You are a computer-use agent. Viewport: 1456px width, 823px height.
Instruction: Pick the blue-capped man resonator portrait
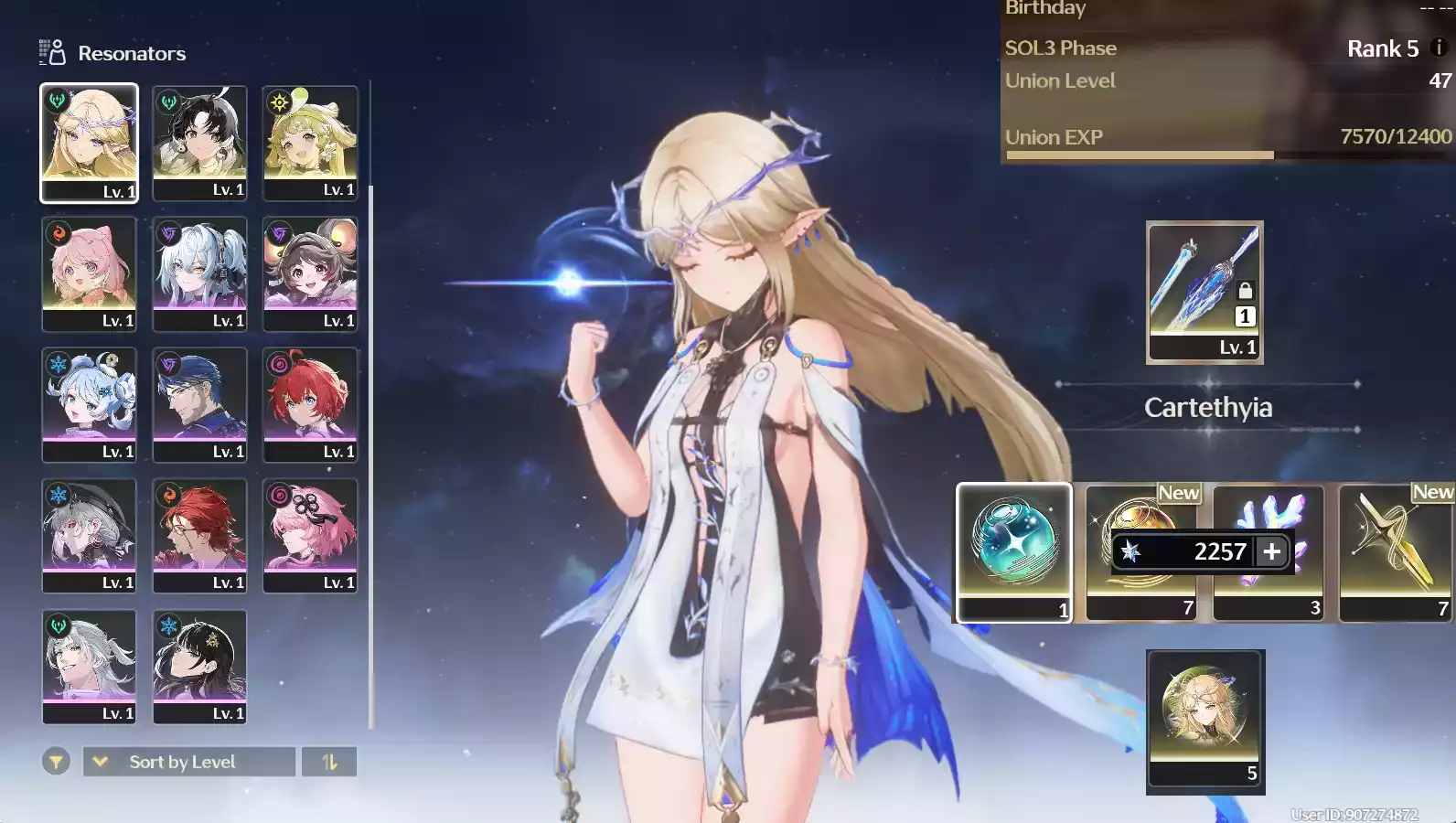pyautogui.click(x=199, y=403)
